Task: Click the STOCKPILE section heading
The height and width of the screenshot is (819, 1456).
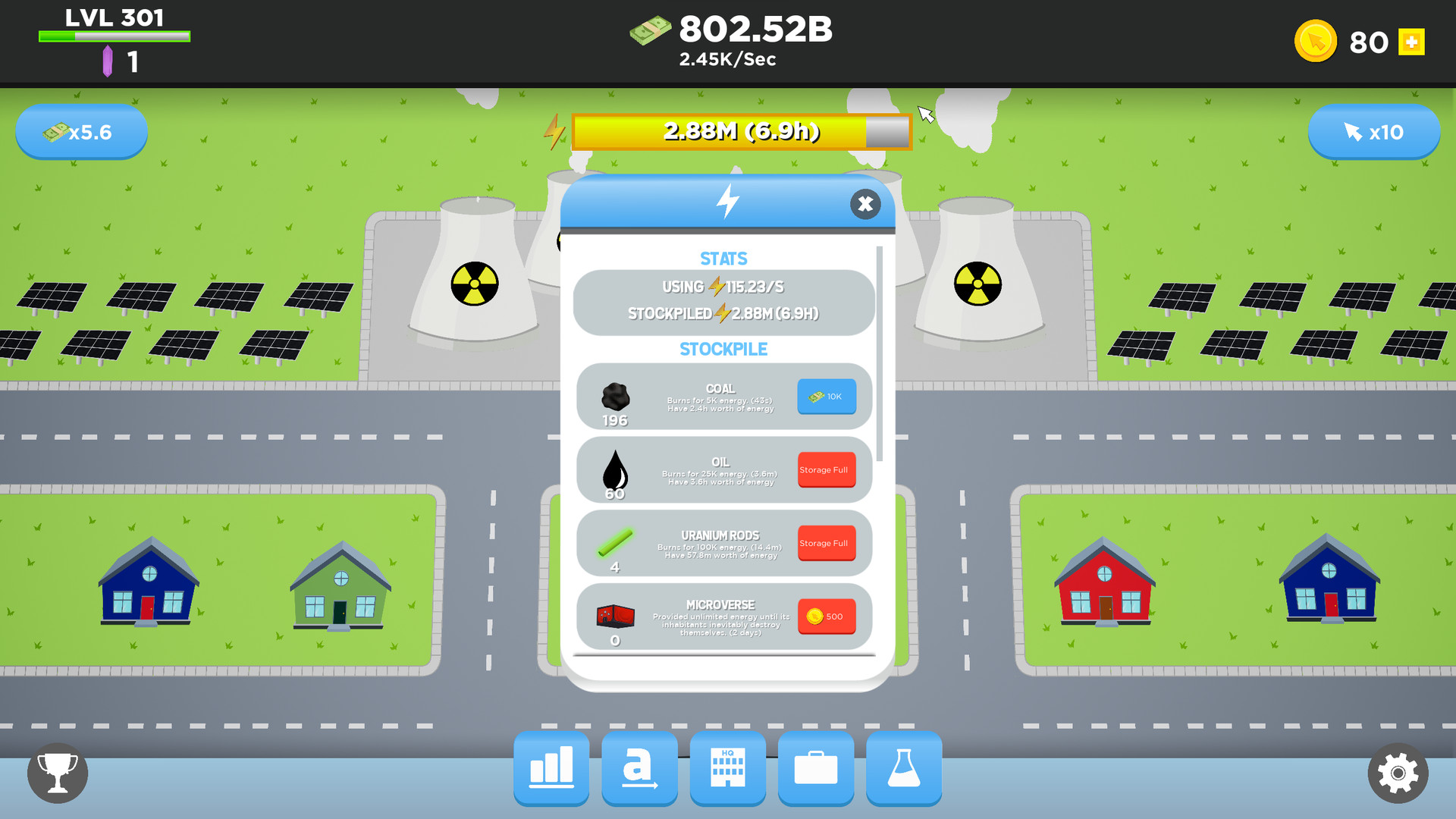Action: click(x=722, y=349)
